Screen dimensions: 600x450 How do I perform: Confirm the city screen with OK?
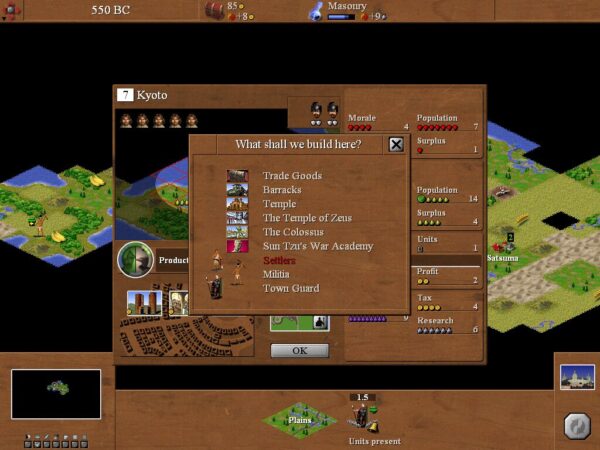[x=299, y=351]
